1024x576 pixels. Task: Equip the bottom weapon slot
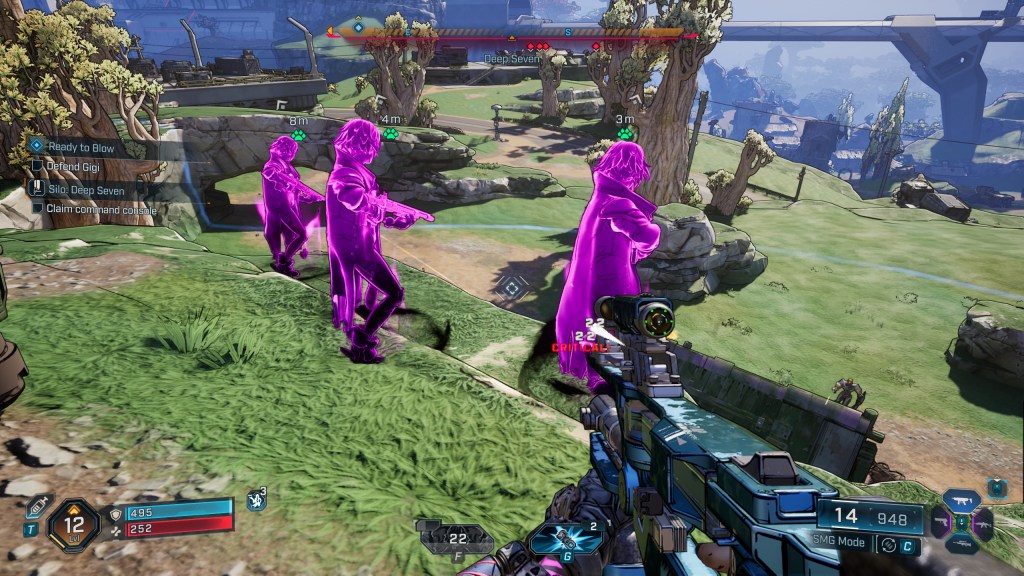(962, 544)
